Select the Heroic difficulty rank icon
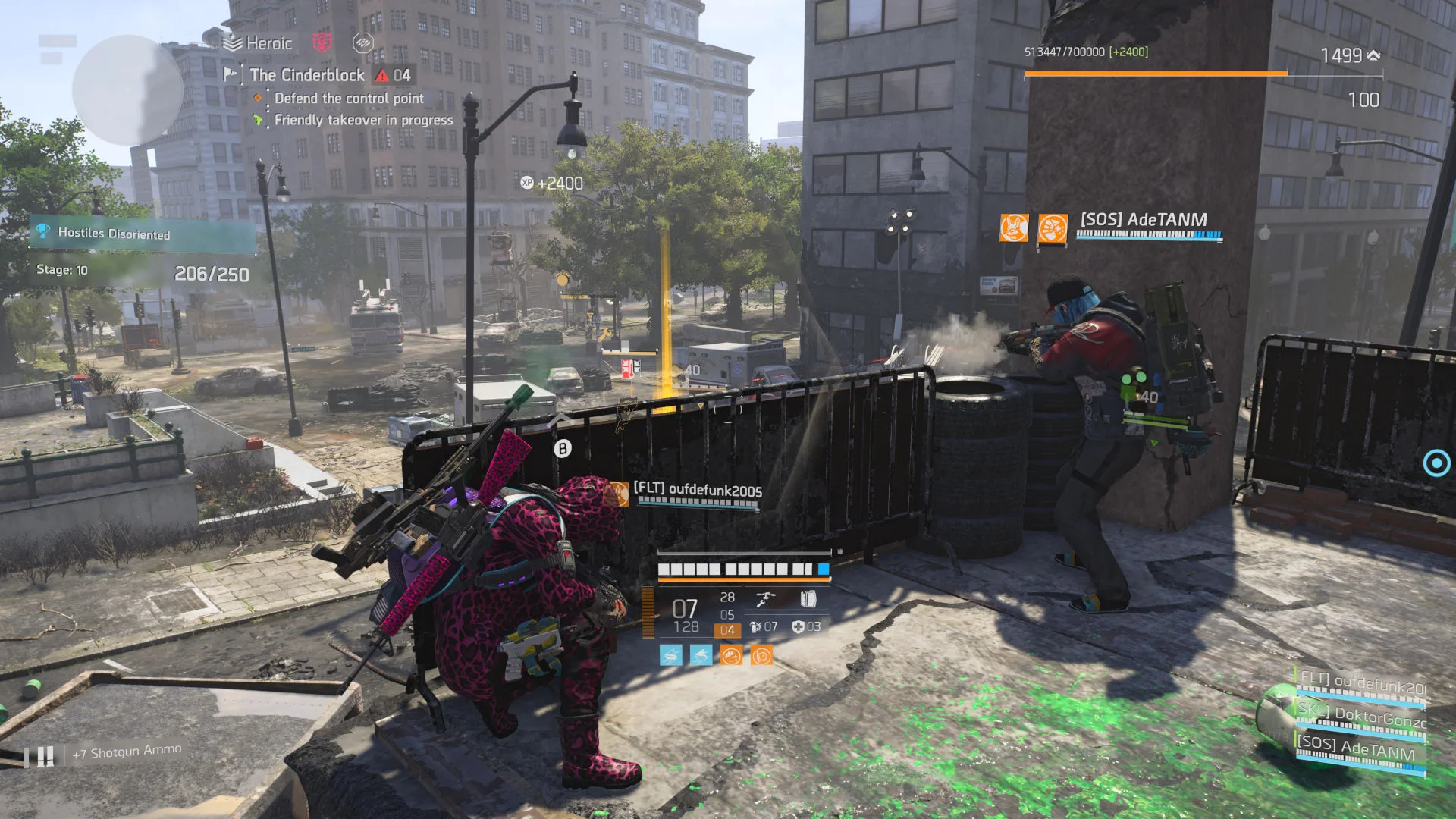The height and width of the screenshot is (819, 1456). [x=233, y=42]
